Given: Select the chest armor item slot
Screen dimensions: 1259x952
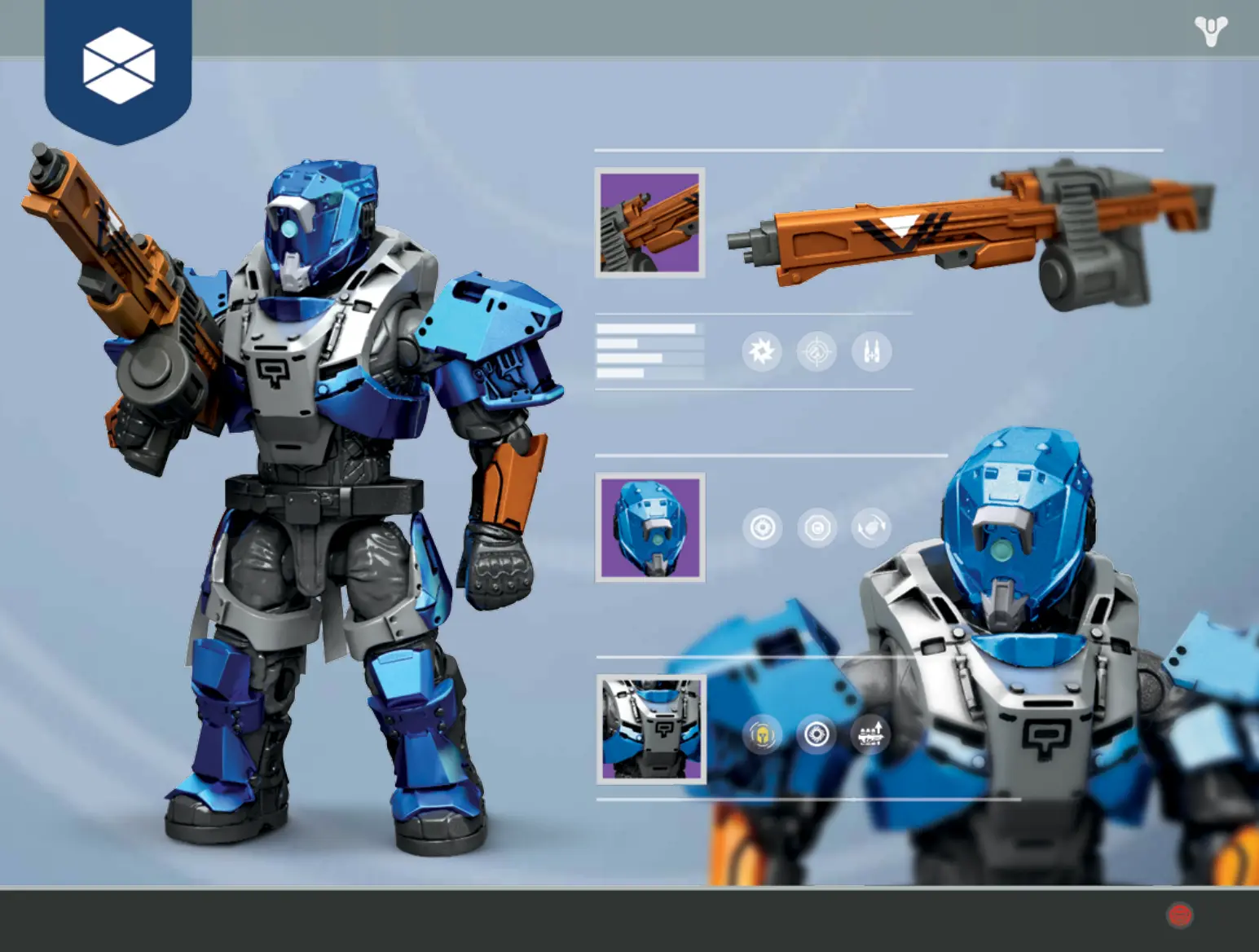Looking at the screenshot, I should click(650, 729).
